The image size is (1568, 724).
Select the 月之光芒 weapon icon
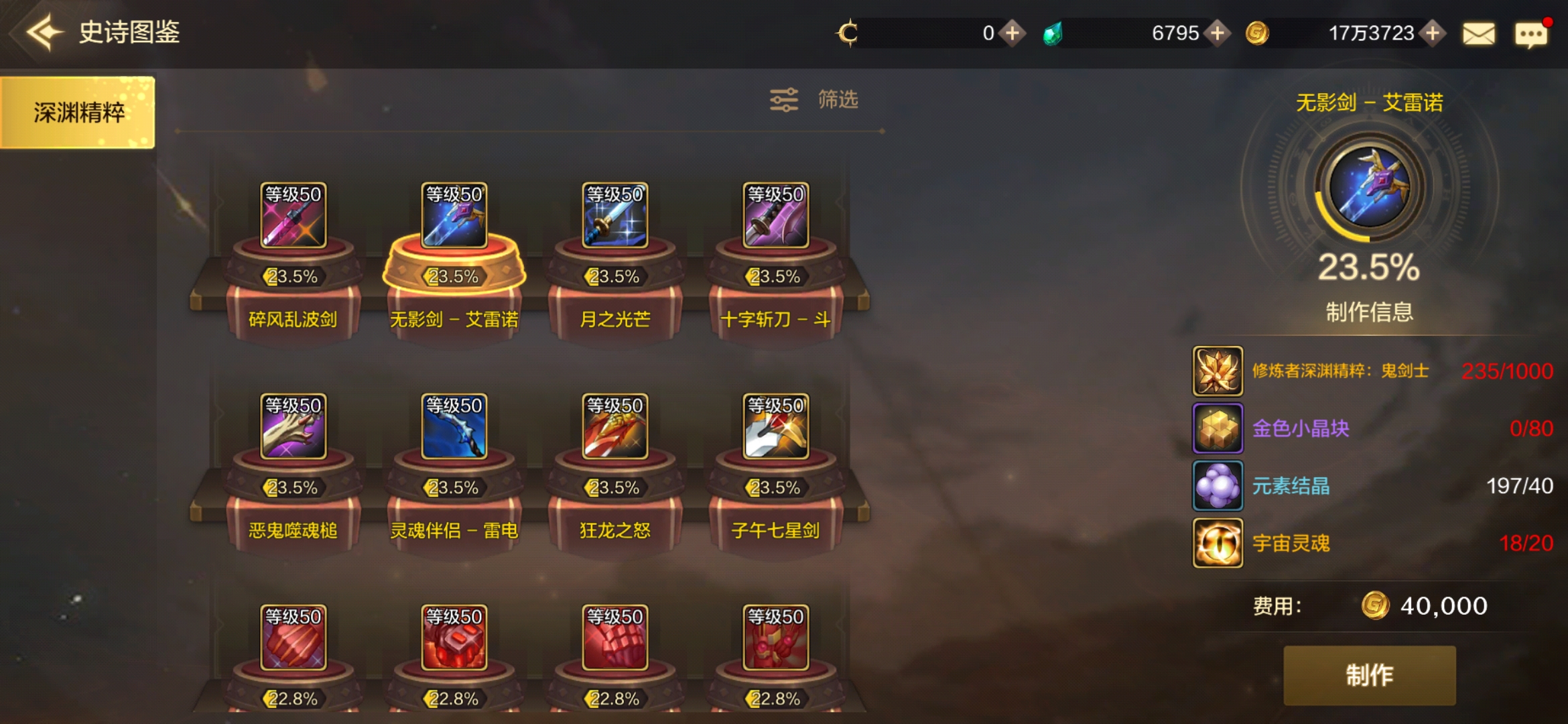pos(614,216)
